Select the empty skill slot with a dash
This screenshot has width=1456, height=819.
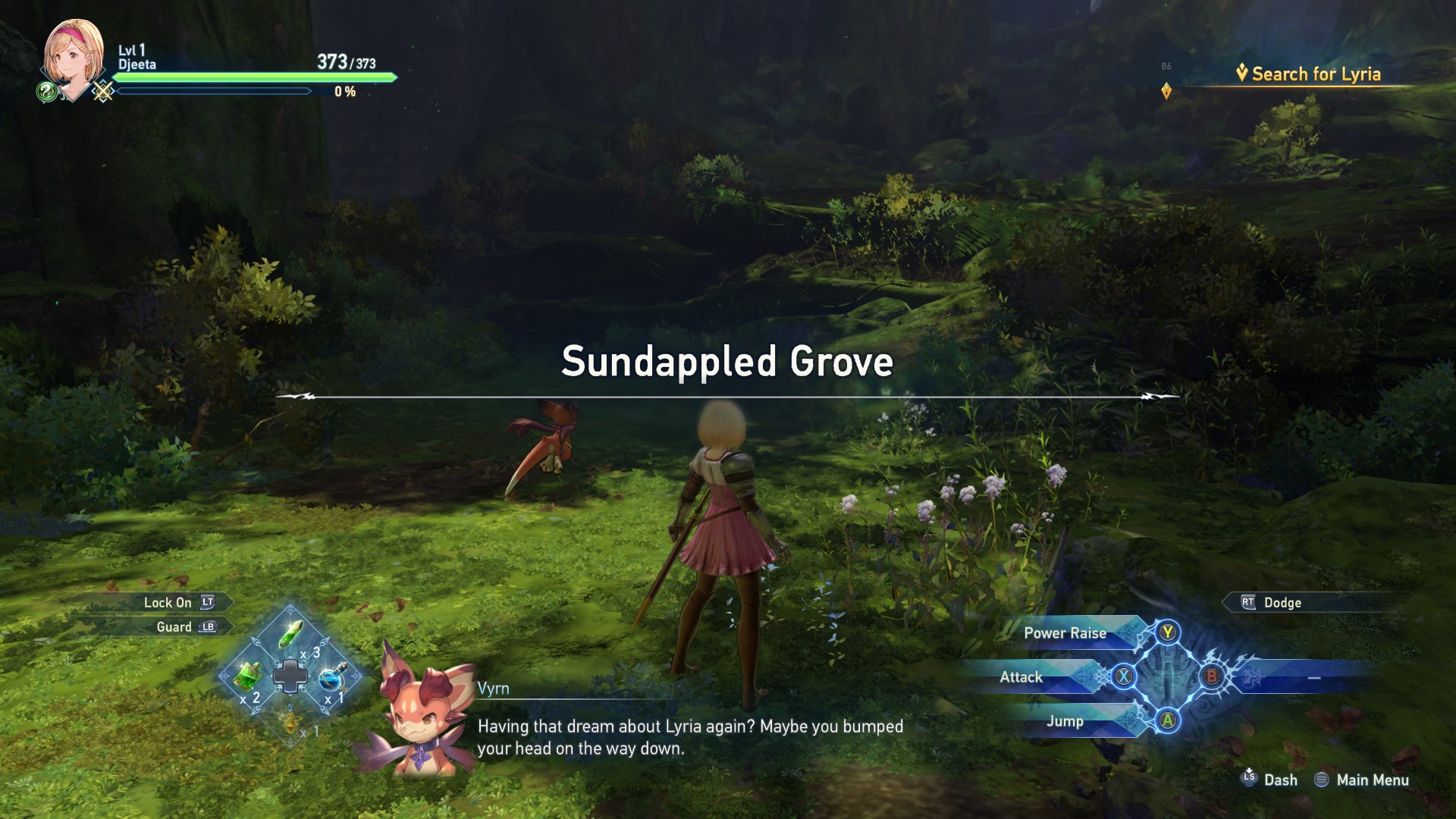[1313, 677]
